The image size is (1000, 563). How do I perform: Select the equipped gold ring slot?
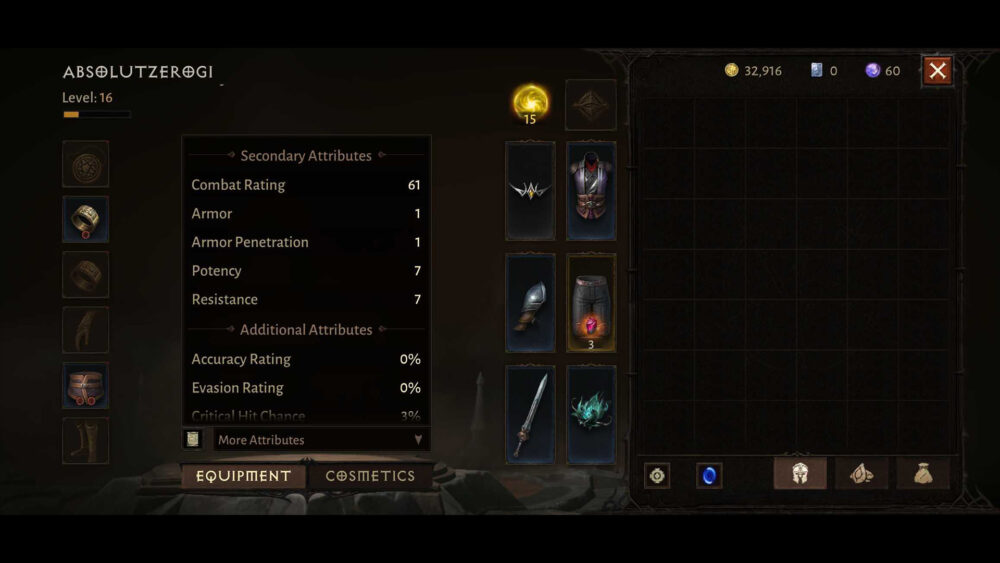86,219
